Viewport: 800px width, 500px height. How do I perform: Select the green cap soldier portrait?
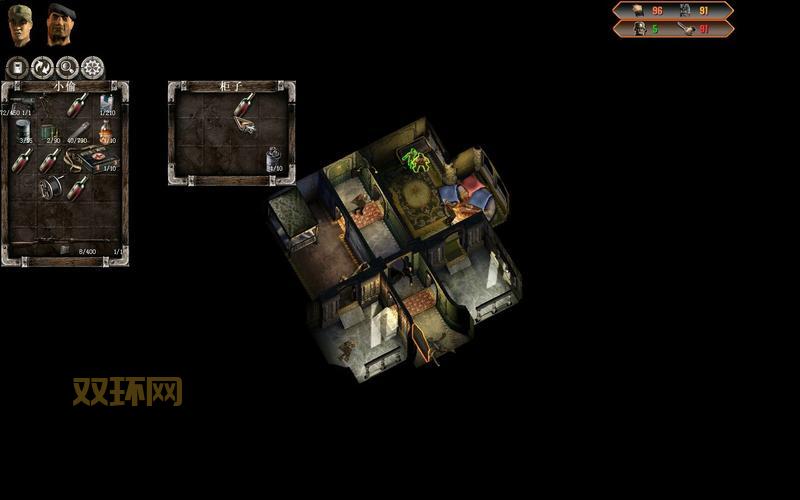click(x=20, y=24)
